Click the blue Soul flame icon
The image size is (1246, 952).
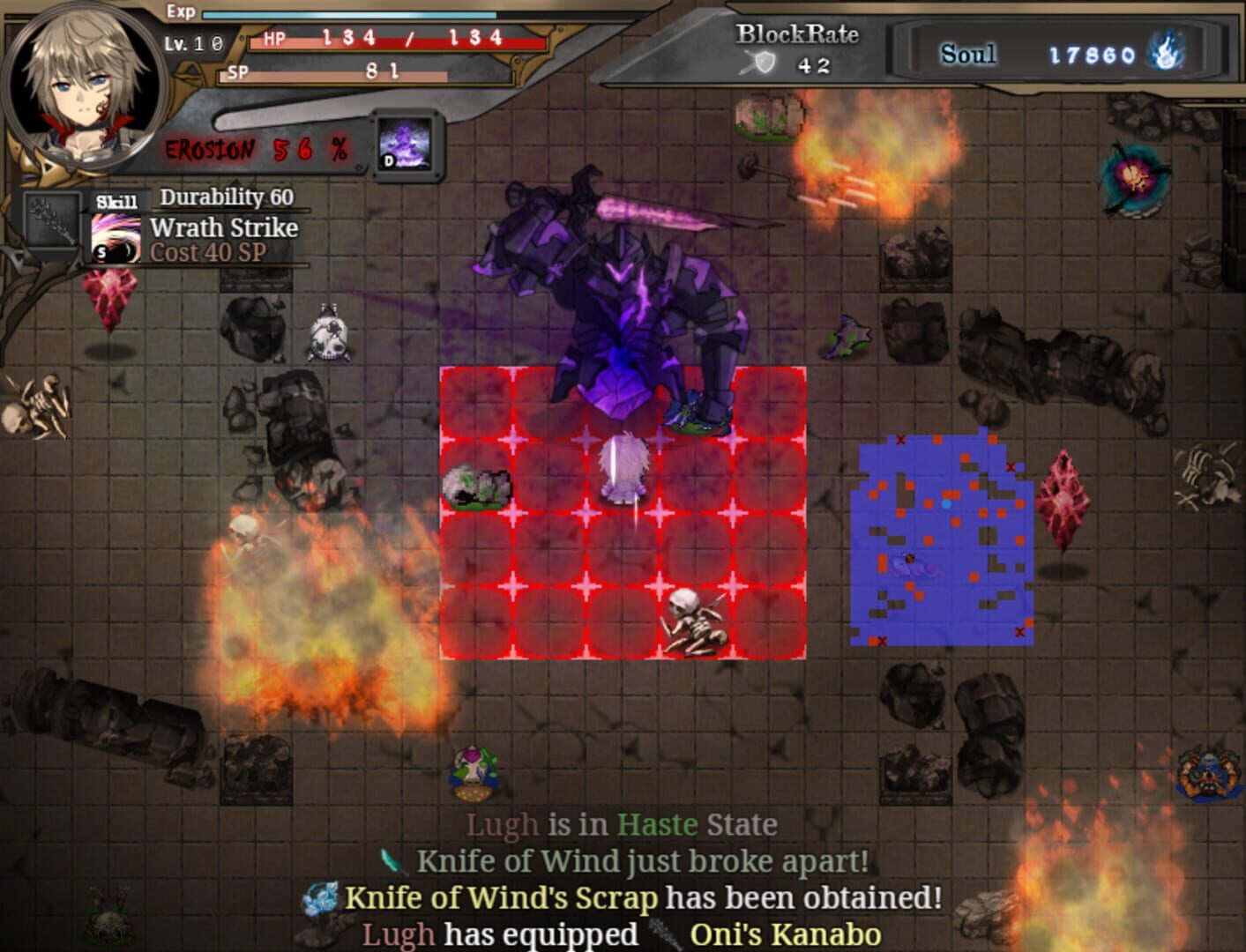(x=1166, y=53)
